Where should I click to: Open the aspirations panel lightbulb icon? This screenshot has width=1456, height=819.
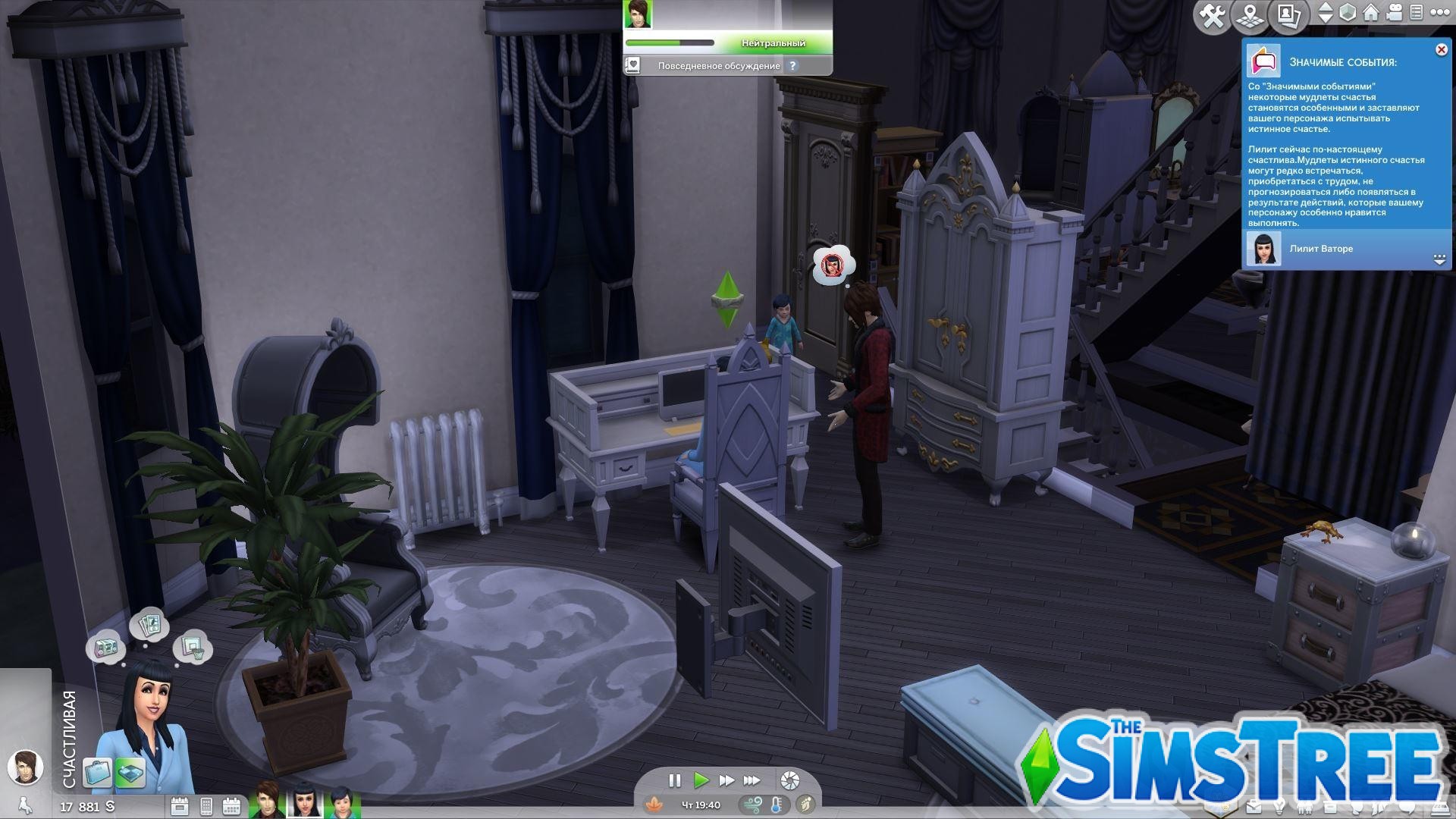point(1280,807)
